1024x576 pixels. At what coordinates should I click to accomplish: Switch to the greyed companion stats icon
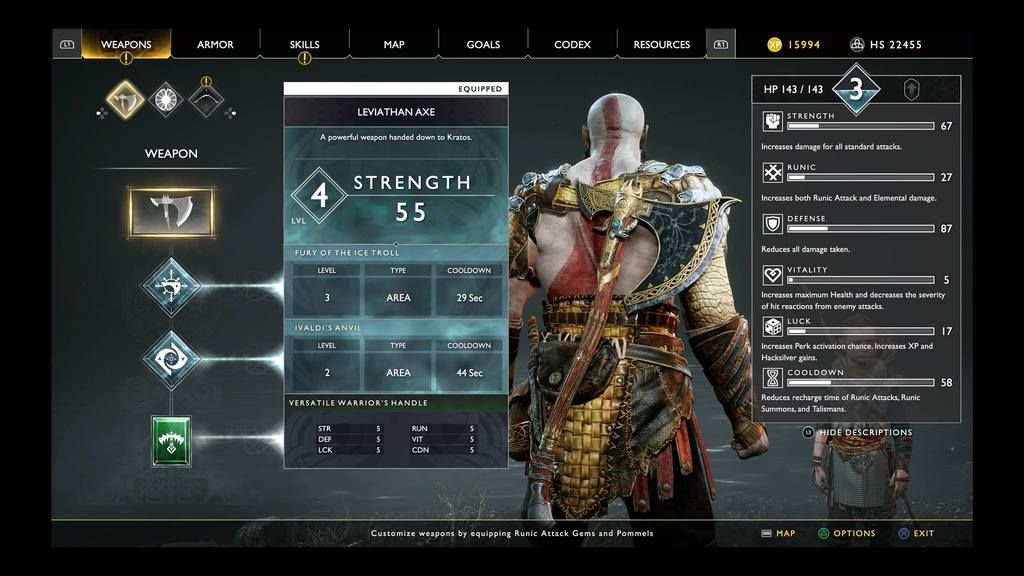[911, 89]
